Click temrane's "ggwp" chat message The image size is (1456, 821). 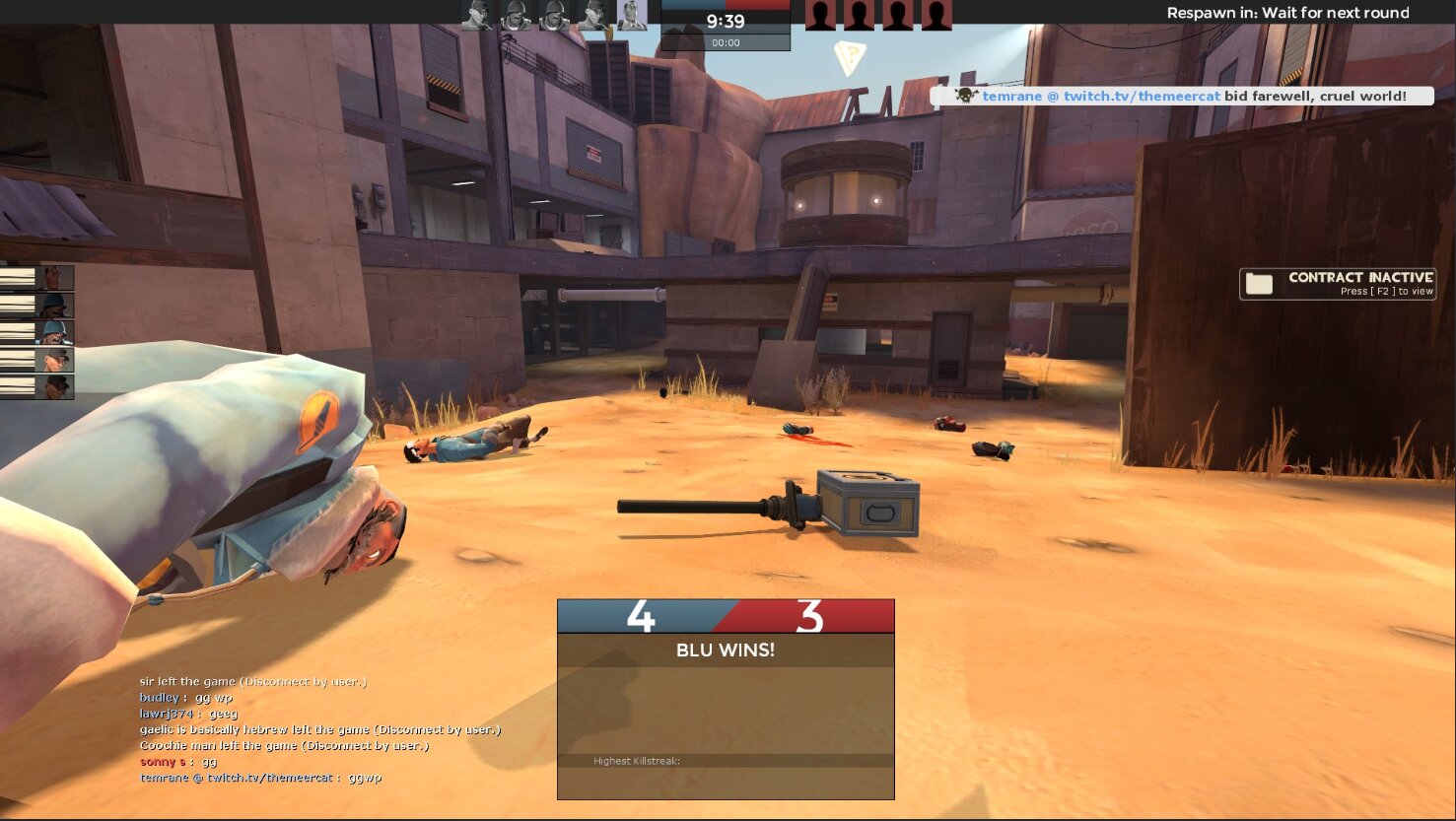(x=260, y=778)
